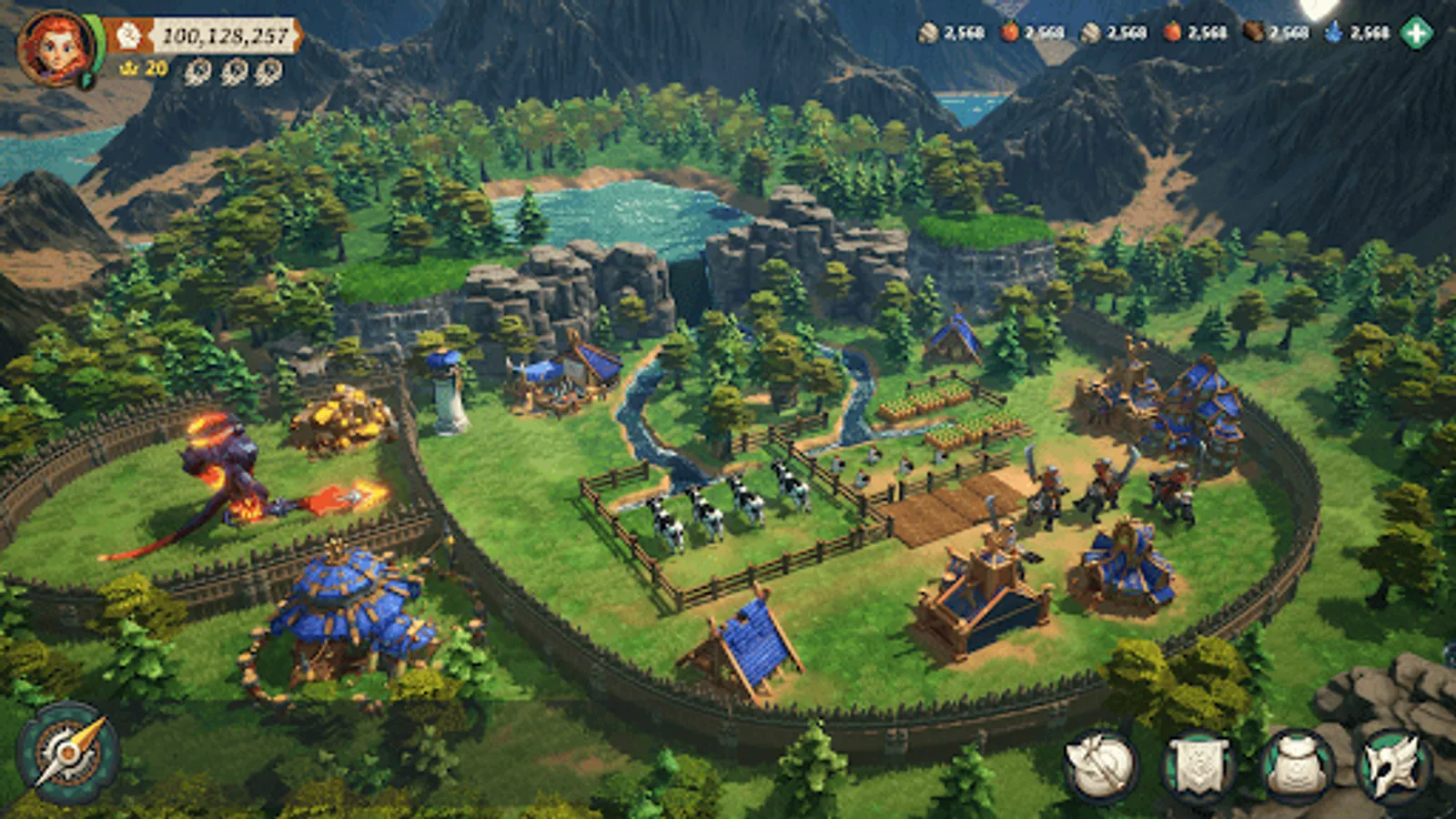This screenshot has width=1456, height=819.
Task: Tap the rightmost laurel badge
Action: (269, 71)
